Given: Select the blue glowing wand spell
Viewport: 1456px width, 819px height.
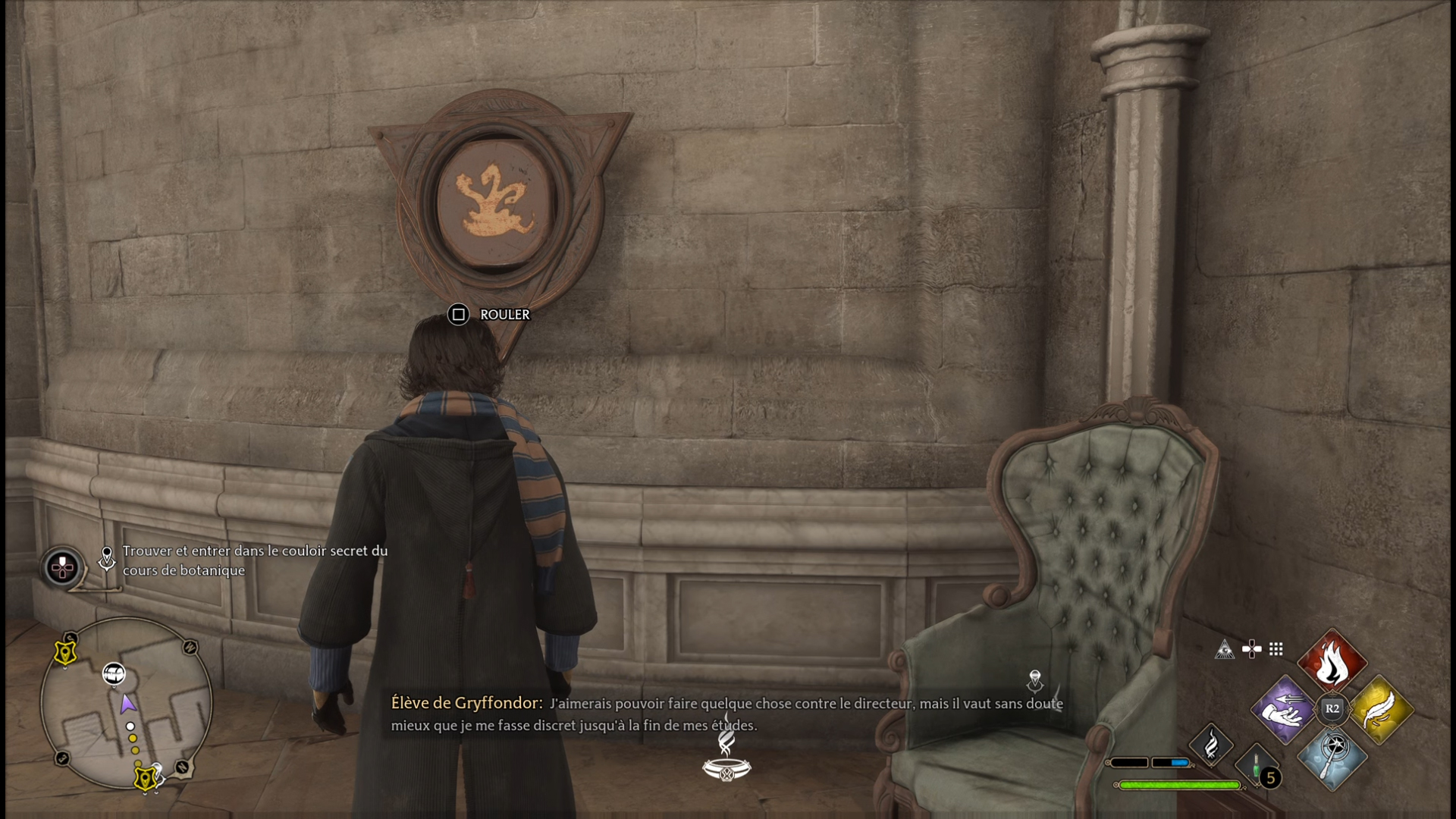Looking at the screenshot, I should tap(1332, 758).
